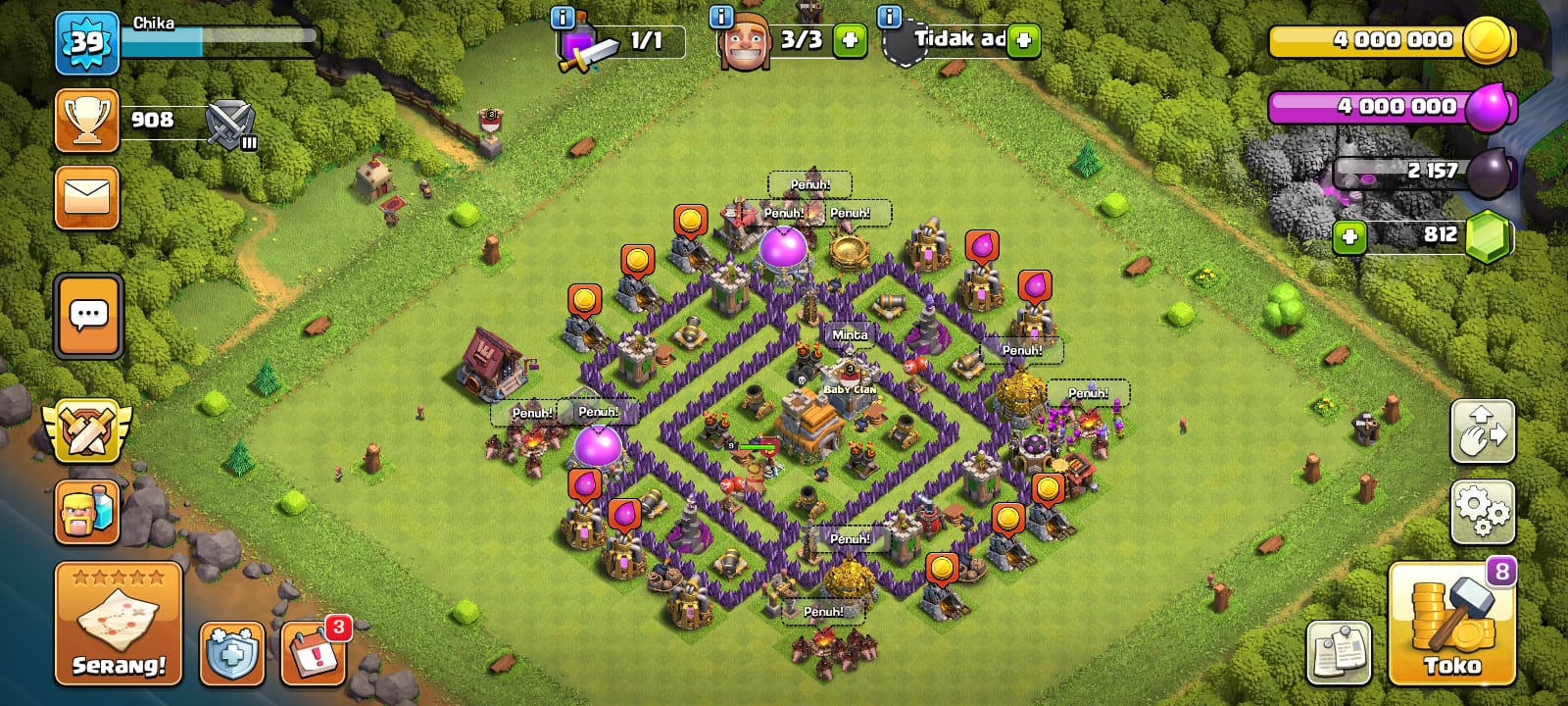Open the Toko shop

tap(1451, 624)
